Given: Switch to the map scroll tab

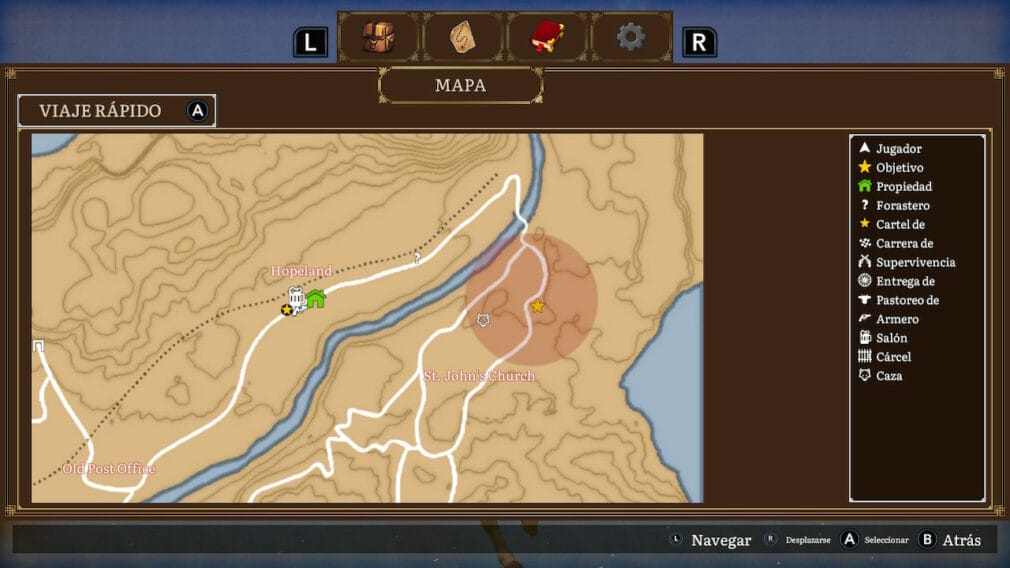Looking at the screenshot, I should 462,38.
